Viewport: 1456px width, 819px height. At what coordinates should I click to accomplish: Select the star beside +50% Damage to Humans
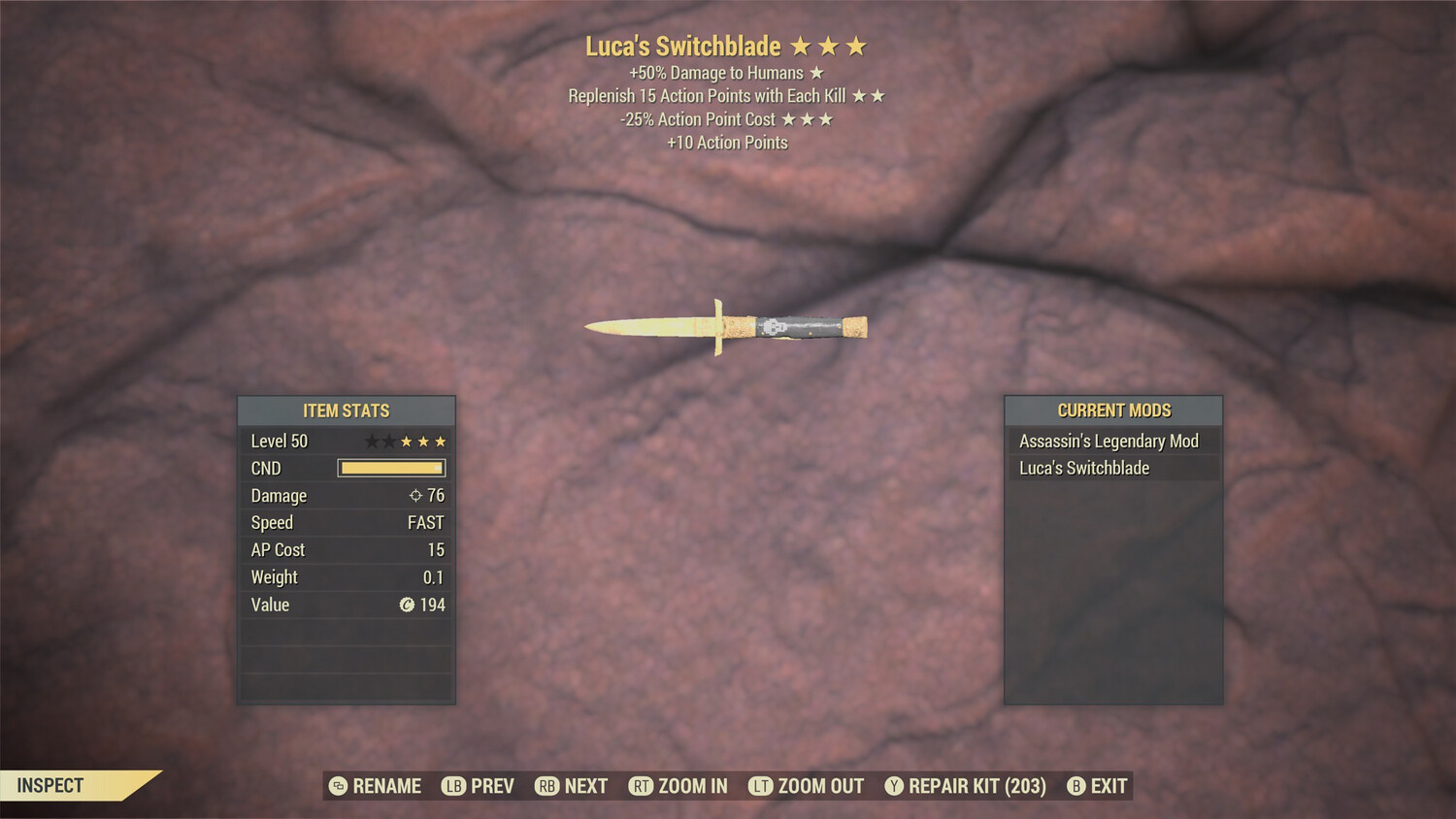(x=815, y=72)
